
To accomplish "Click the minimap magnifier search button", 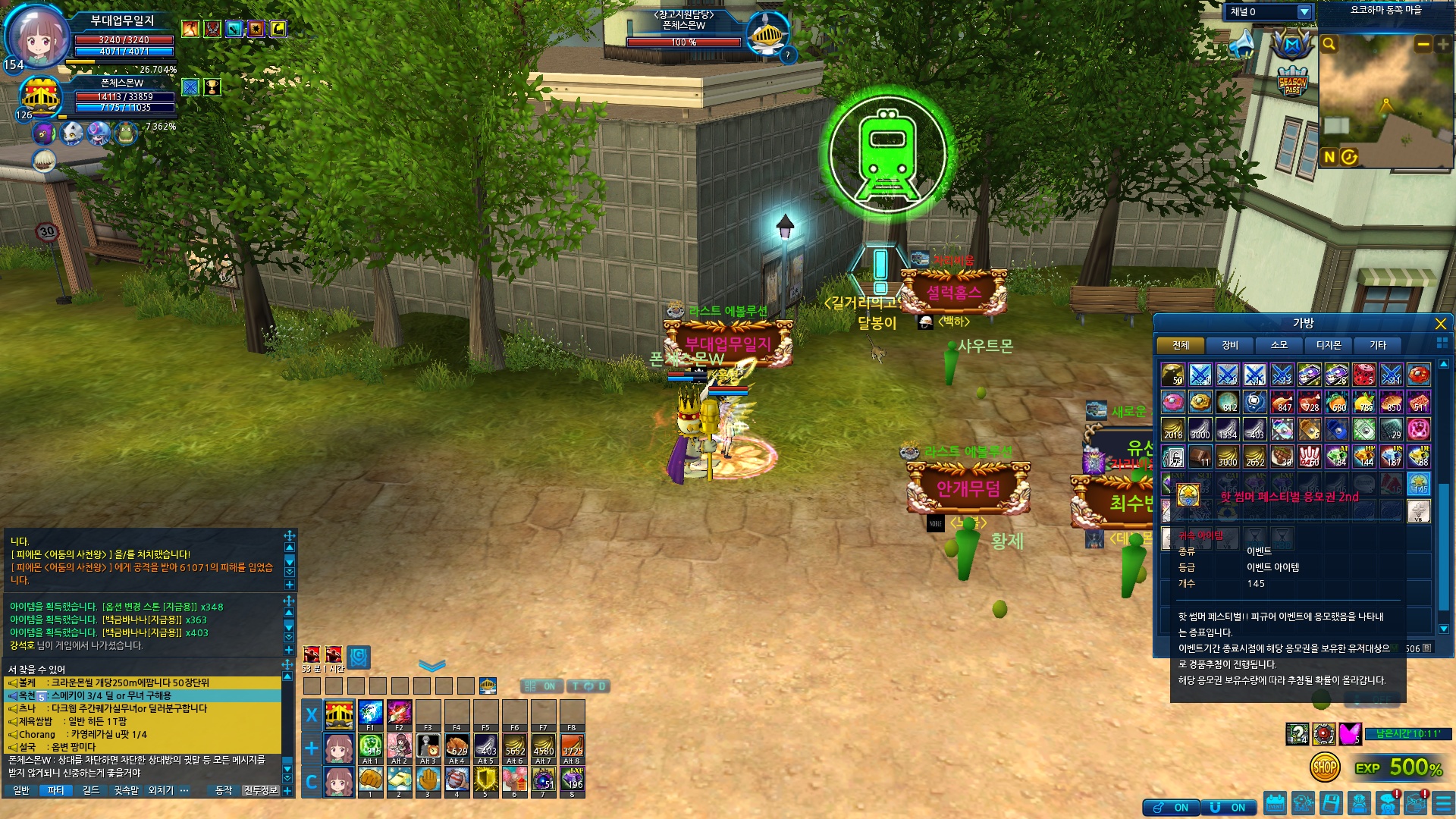I will [x=1329, y=44].
